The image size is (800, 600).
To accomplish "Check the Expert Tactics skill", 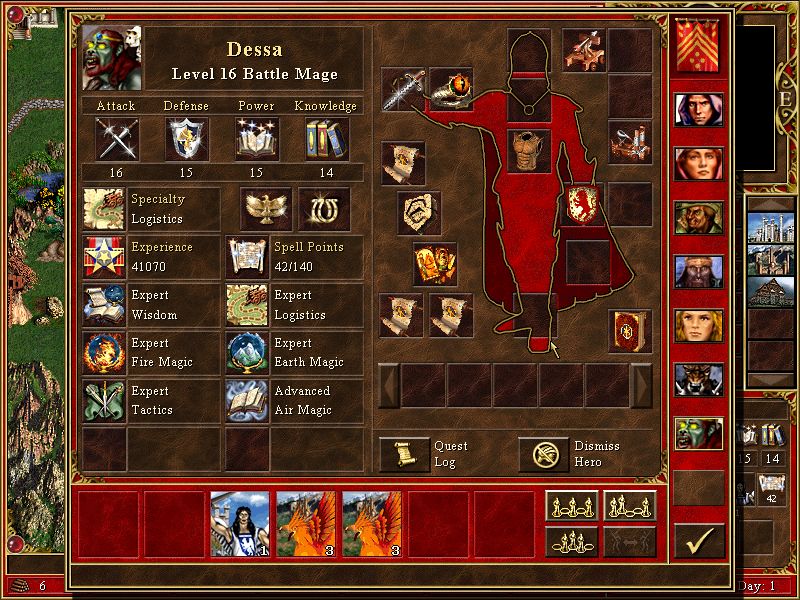I will (x=104, y=400).
